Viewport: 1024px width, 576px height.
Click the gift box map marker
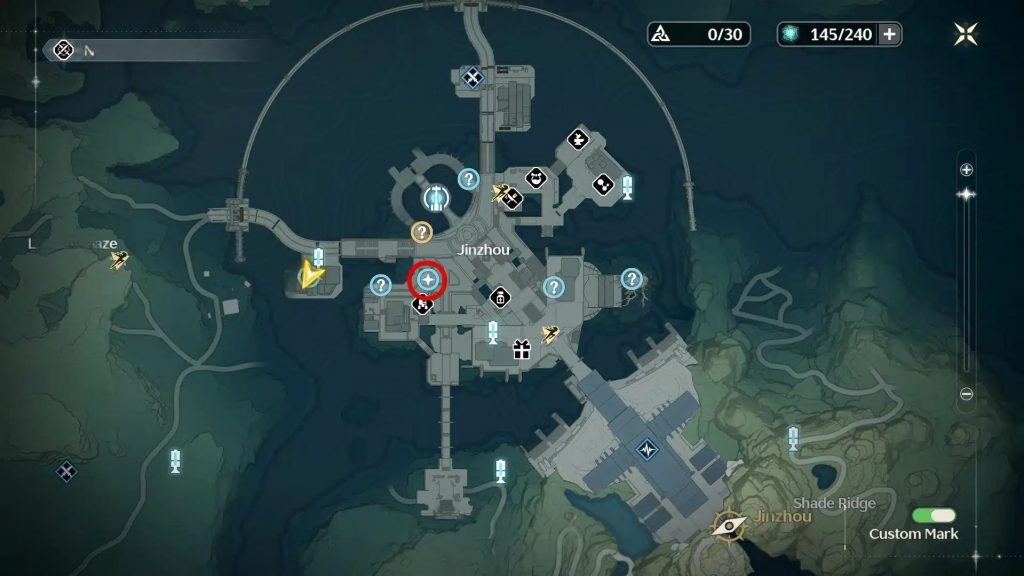[x=520, y=349]
